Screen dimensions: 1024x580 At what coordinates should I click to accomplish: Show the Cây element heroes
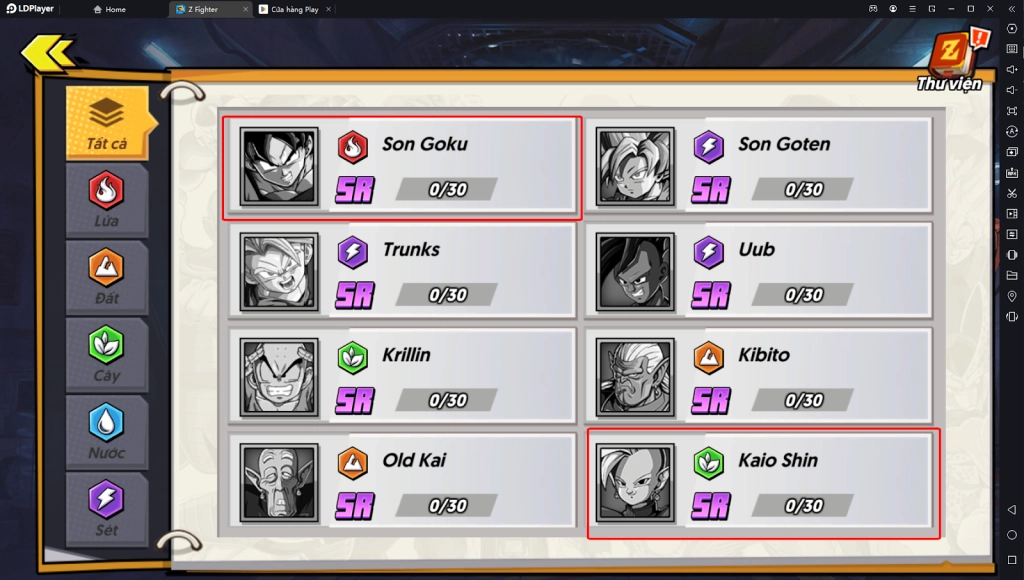[106, 353]
